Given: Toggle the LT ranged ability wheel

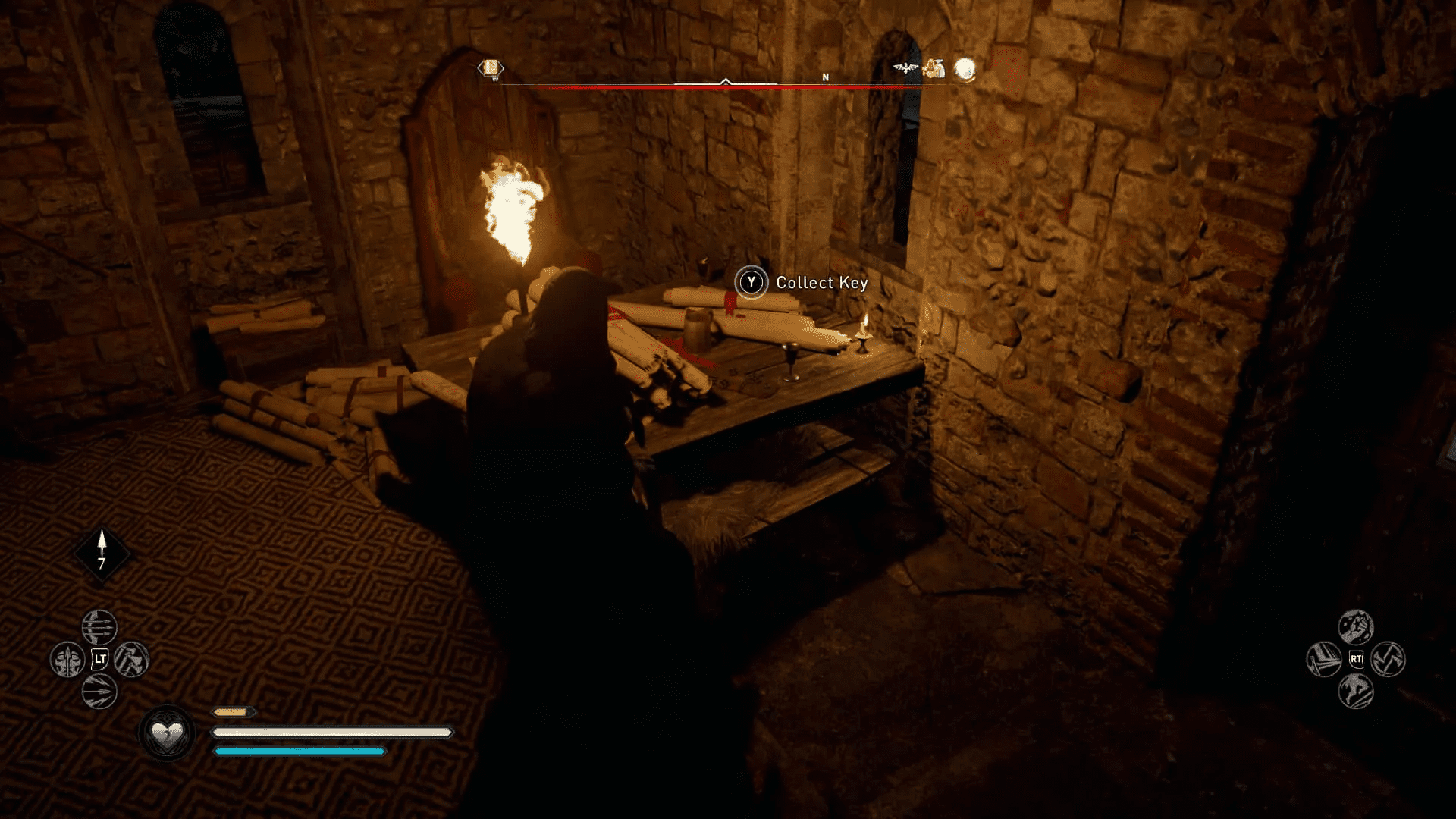Looking at the screenshot, I should pos(99,657).
